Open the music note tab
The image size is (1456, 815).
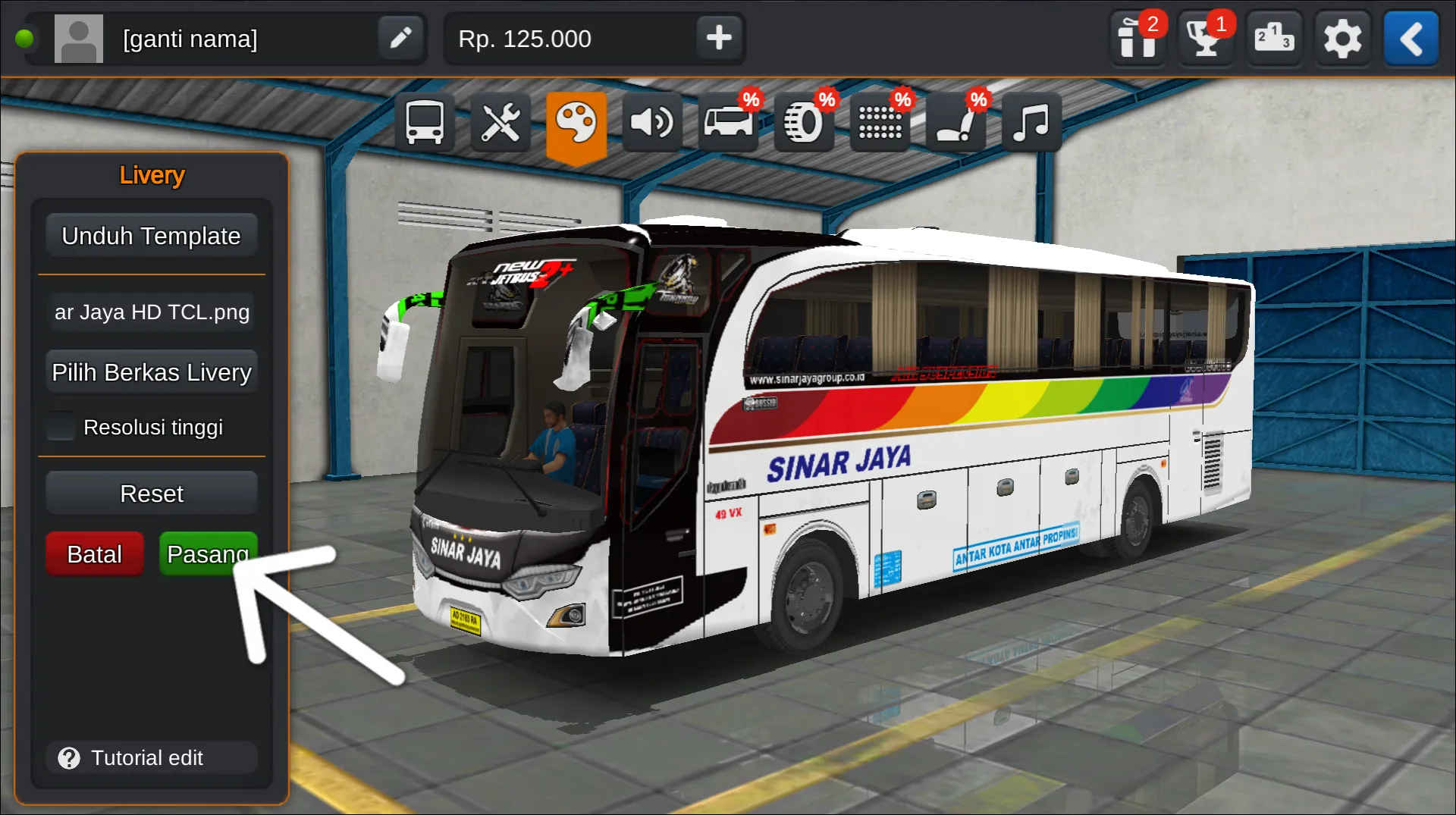(1031, 122)
